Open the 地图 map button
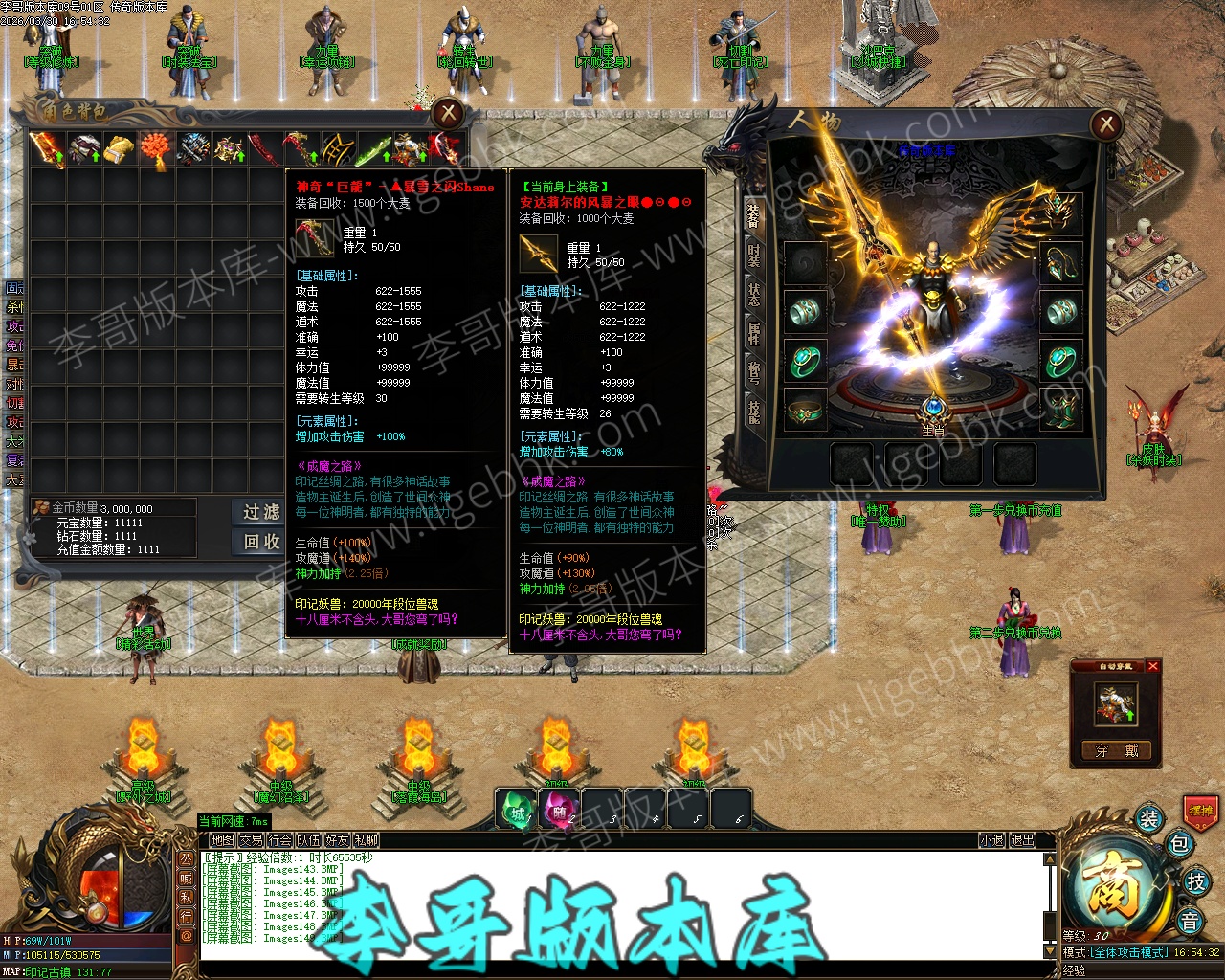1225x980 pixels. tap(222, 840)
